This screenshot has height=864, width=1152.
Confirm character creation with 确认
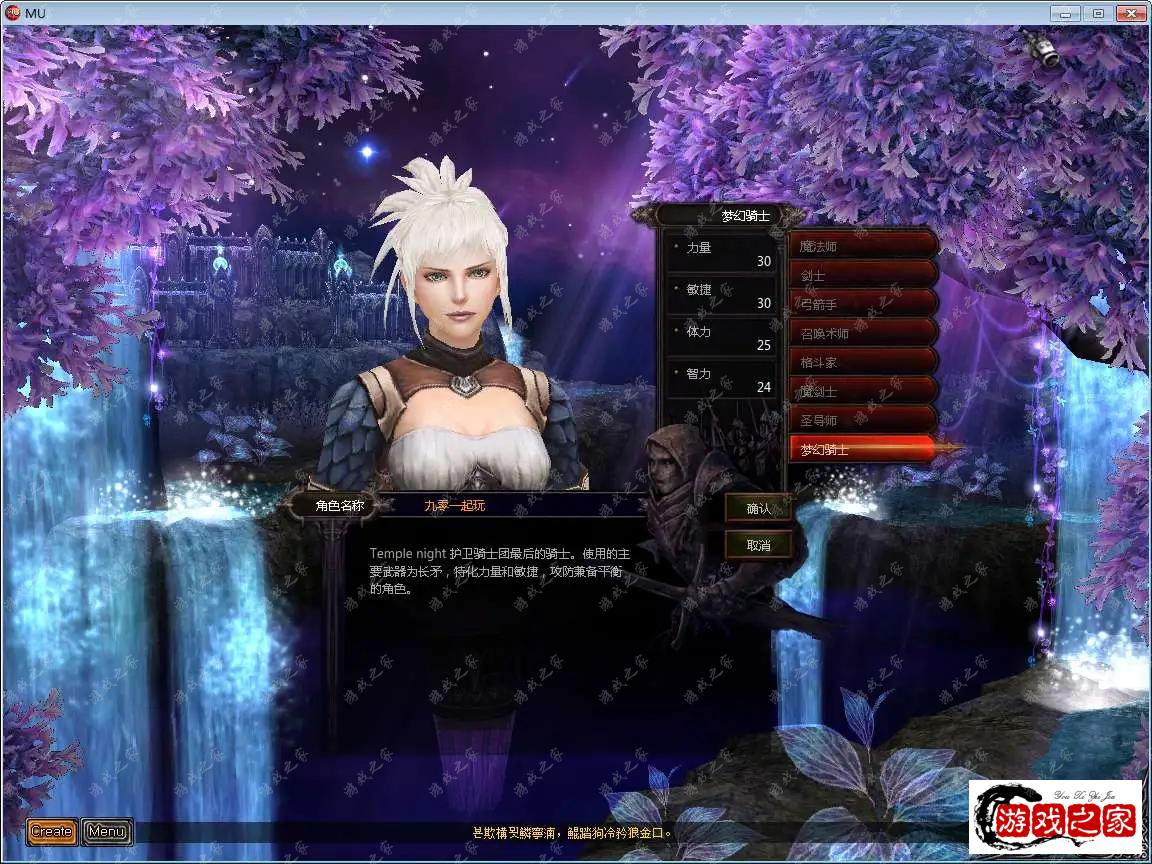[x=759, y=508]
